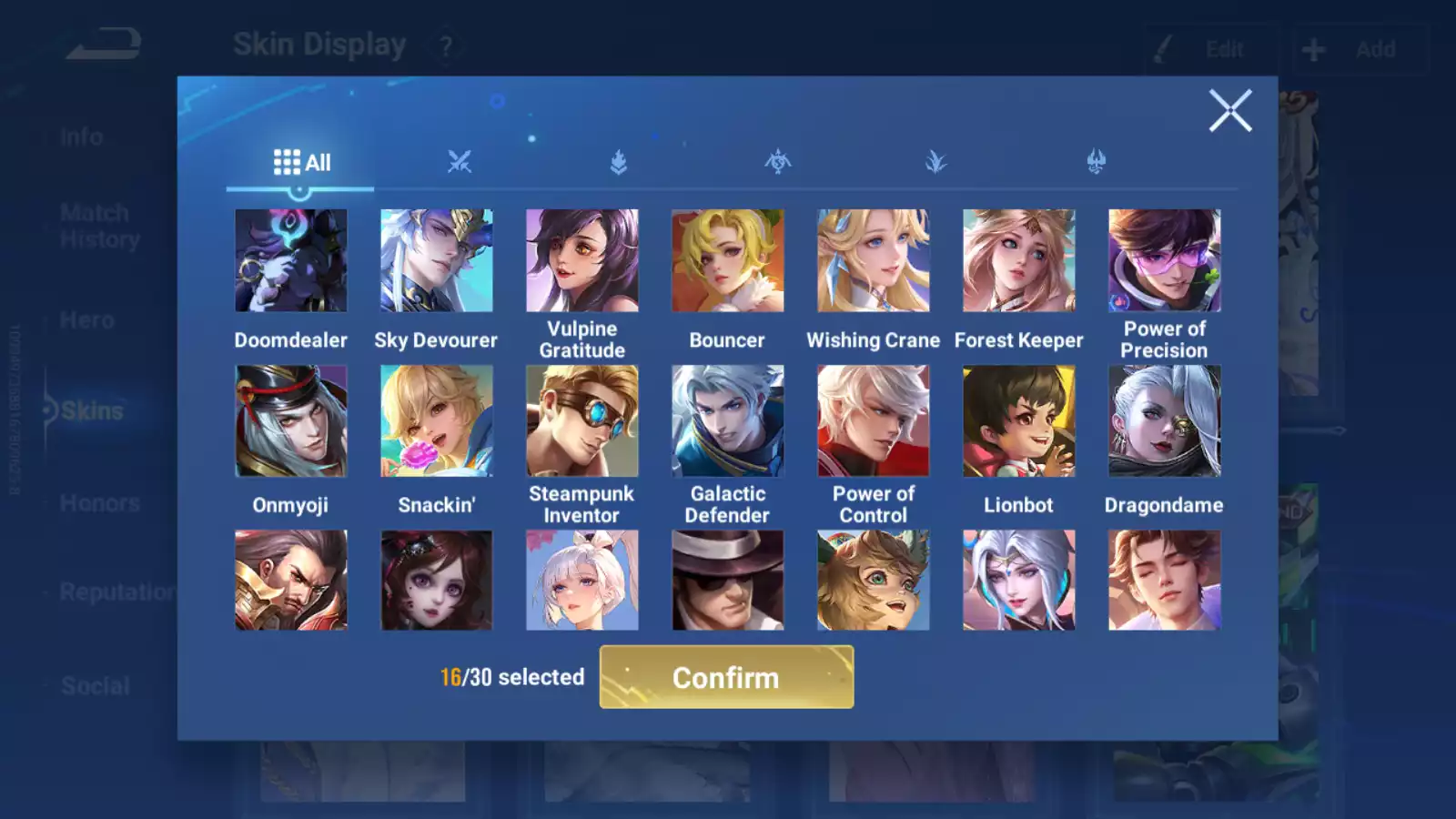Filter skins by the assassin role icon

click(776, 162)
